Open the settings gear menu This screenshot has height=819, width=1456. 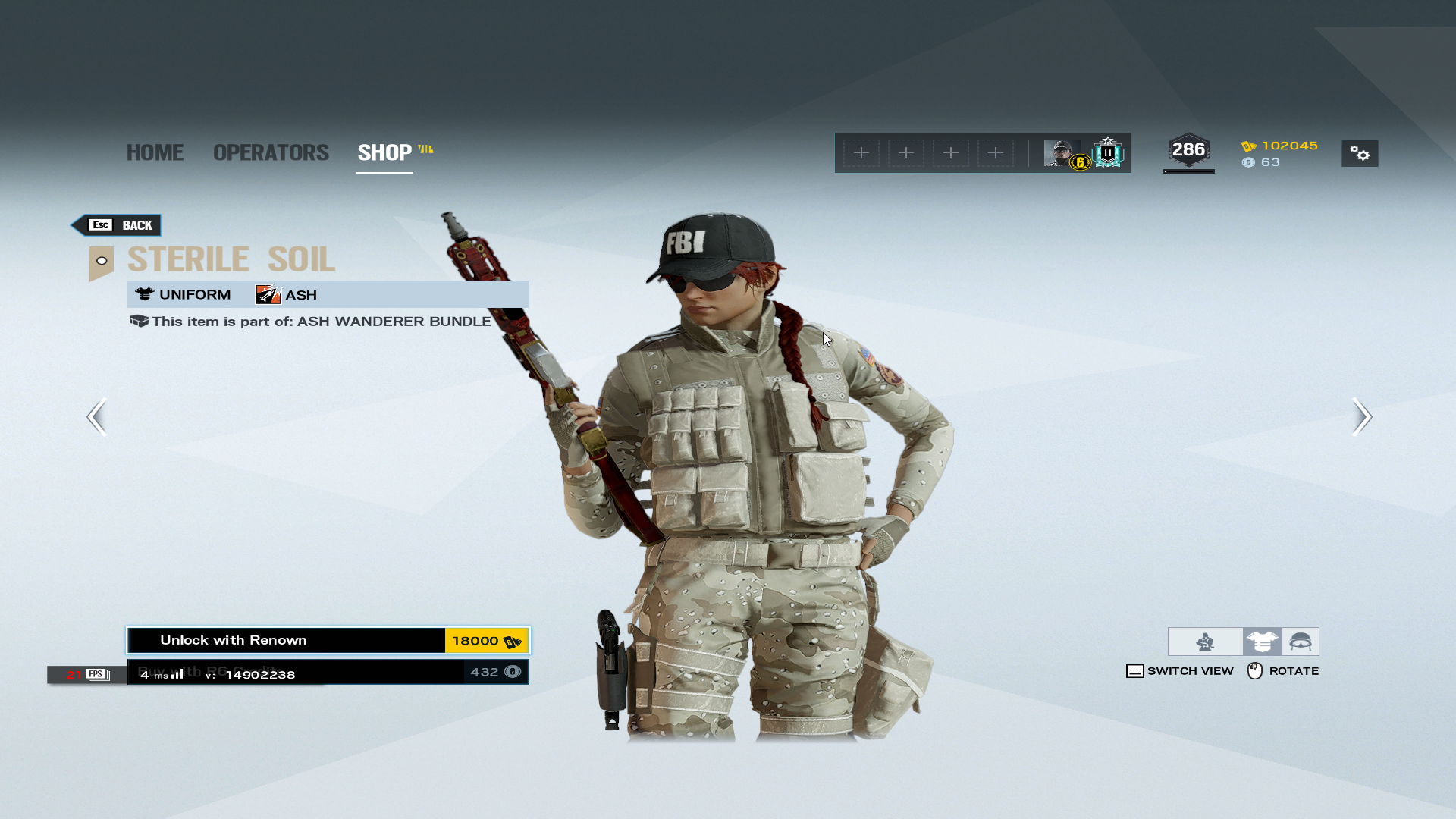click(1360, 153)
